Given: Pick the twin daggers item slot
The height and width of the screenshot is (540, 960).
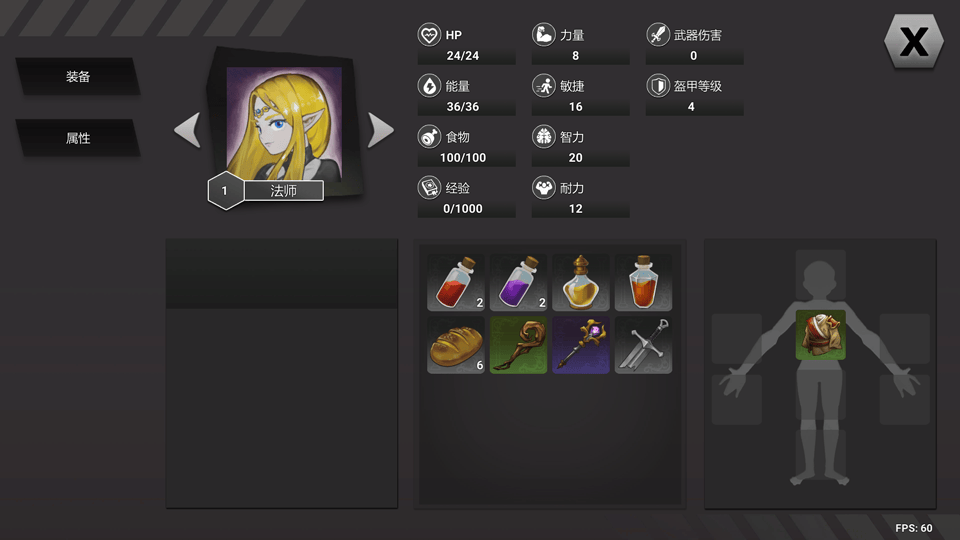Looking at the screenshot, I should click(643, 345).
